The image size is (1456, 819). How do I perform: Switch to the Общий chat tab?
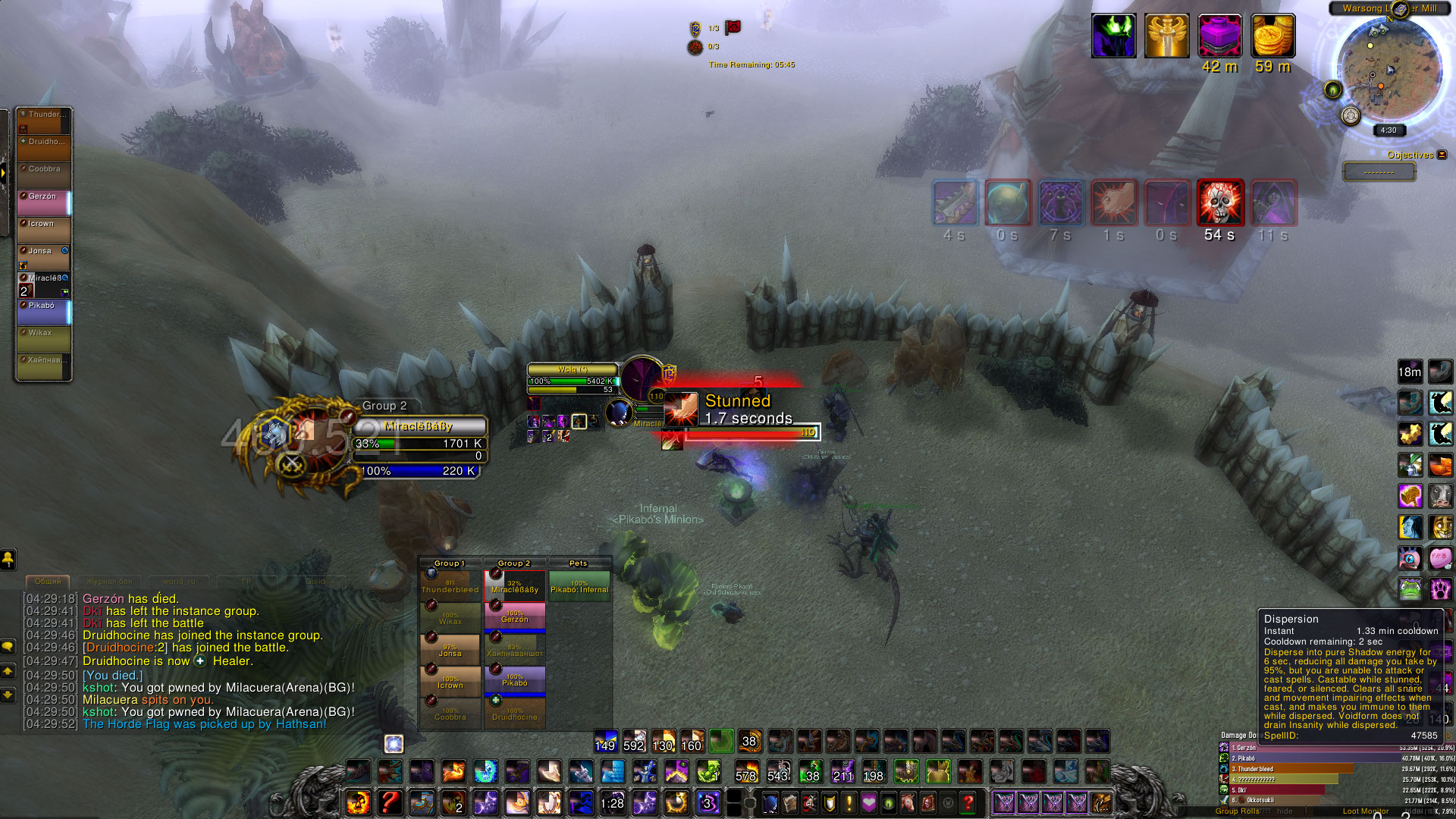[x=48, y=582]
